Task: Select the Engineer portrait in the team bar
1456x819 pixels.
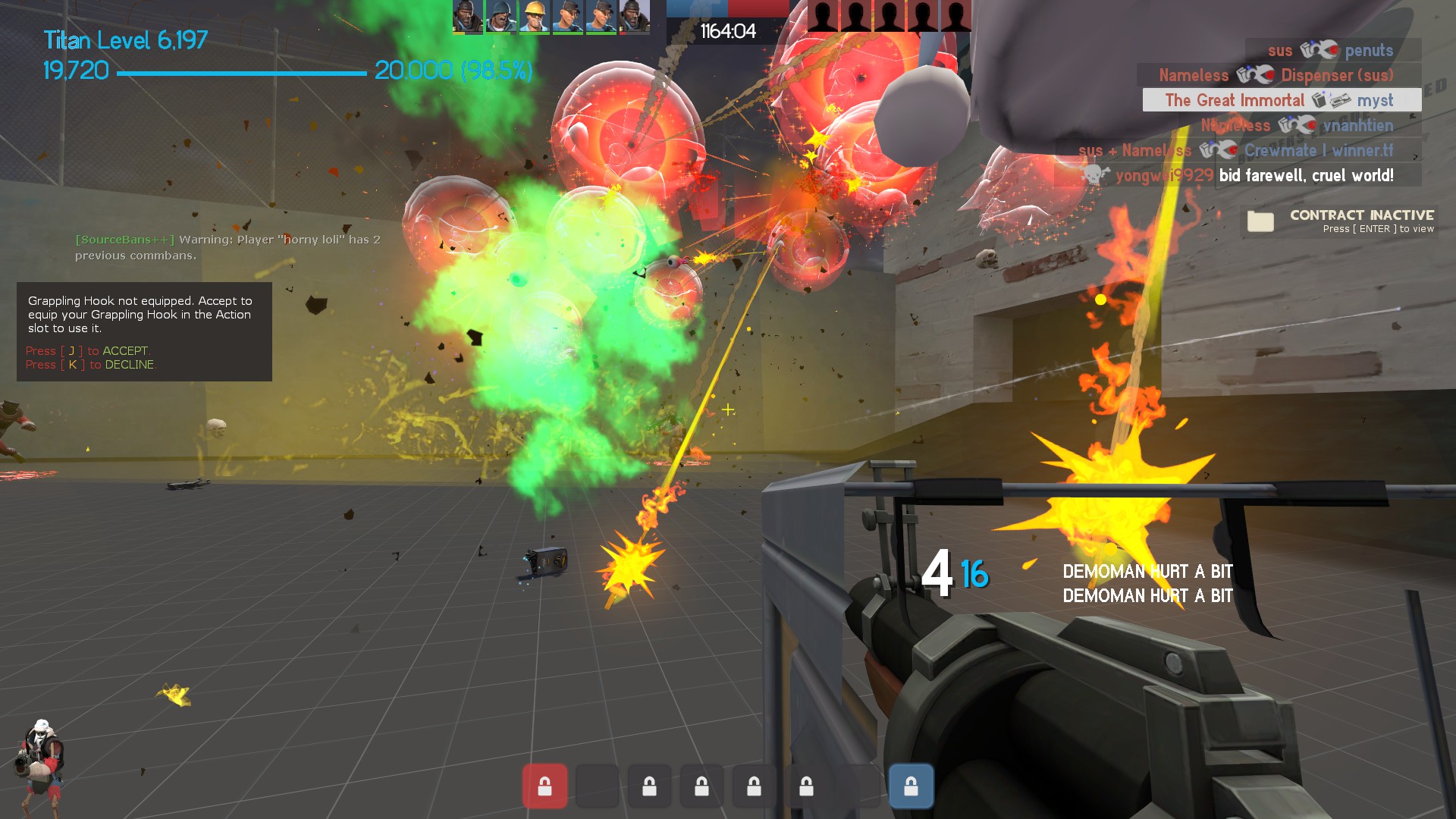Action: [x=534, y=17]
